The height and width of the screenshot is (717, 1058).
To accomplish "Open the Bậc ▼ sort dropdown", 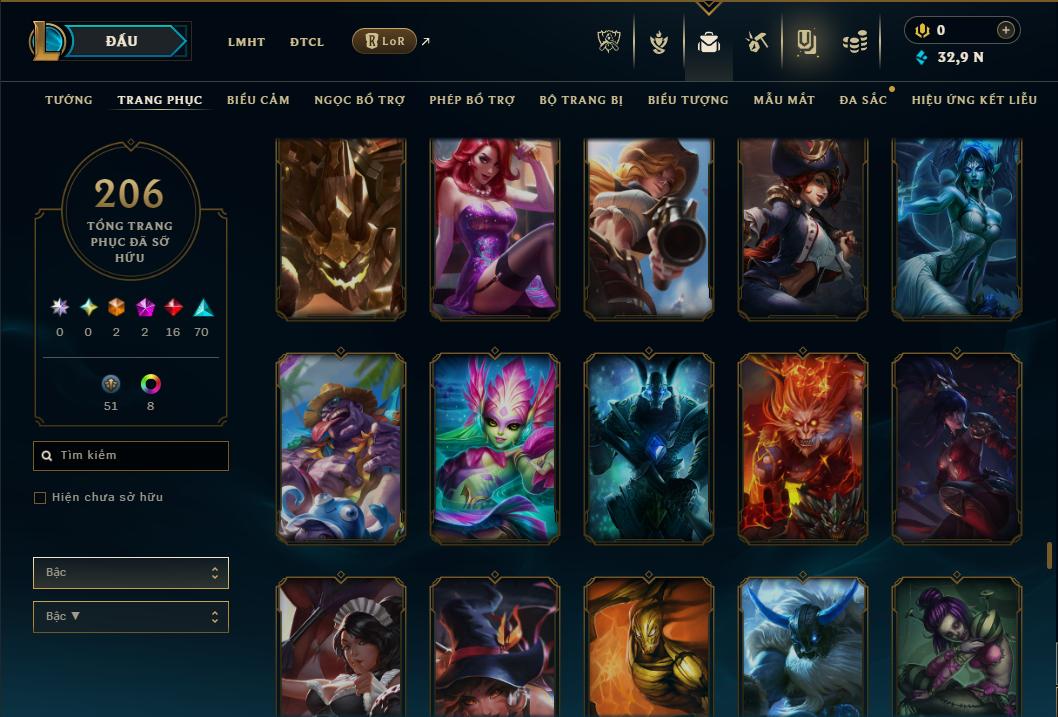I will click(x=131, y=617).
